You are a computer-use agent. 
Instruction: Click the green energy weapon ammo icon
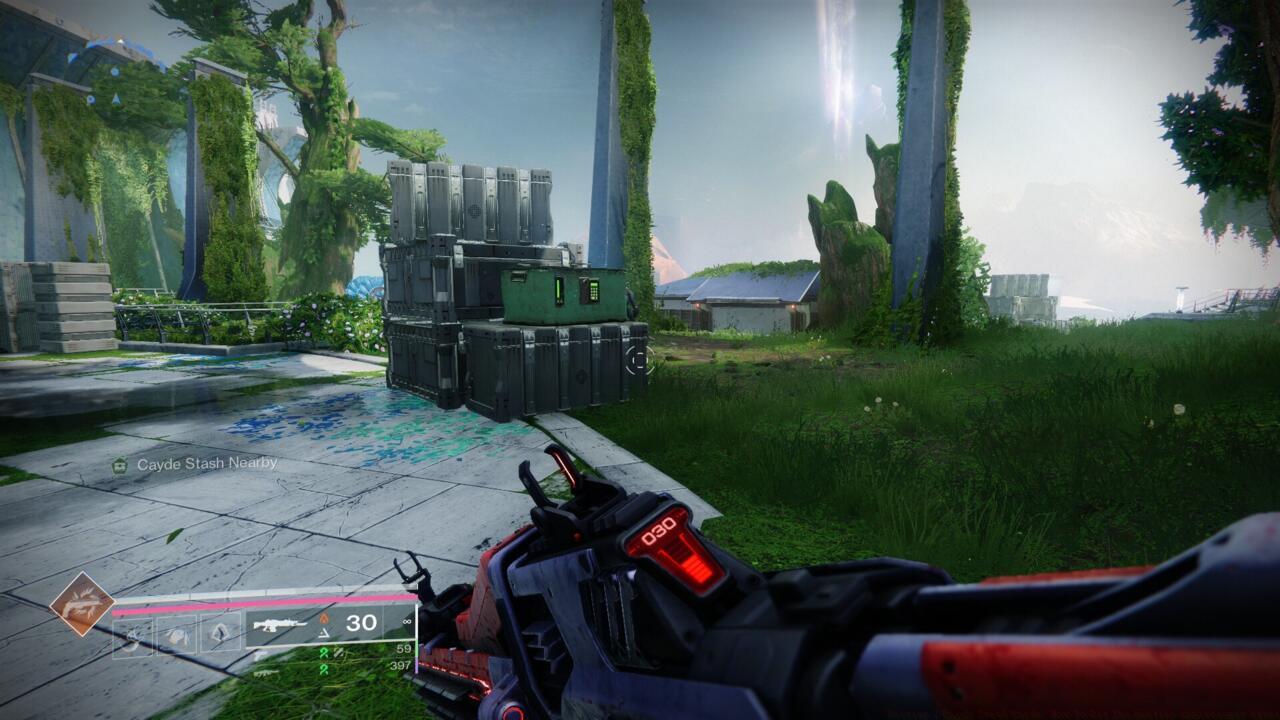pos(326,652)
